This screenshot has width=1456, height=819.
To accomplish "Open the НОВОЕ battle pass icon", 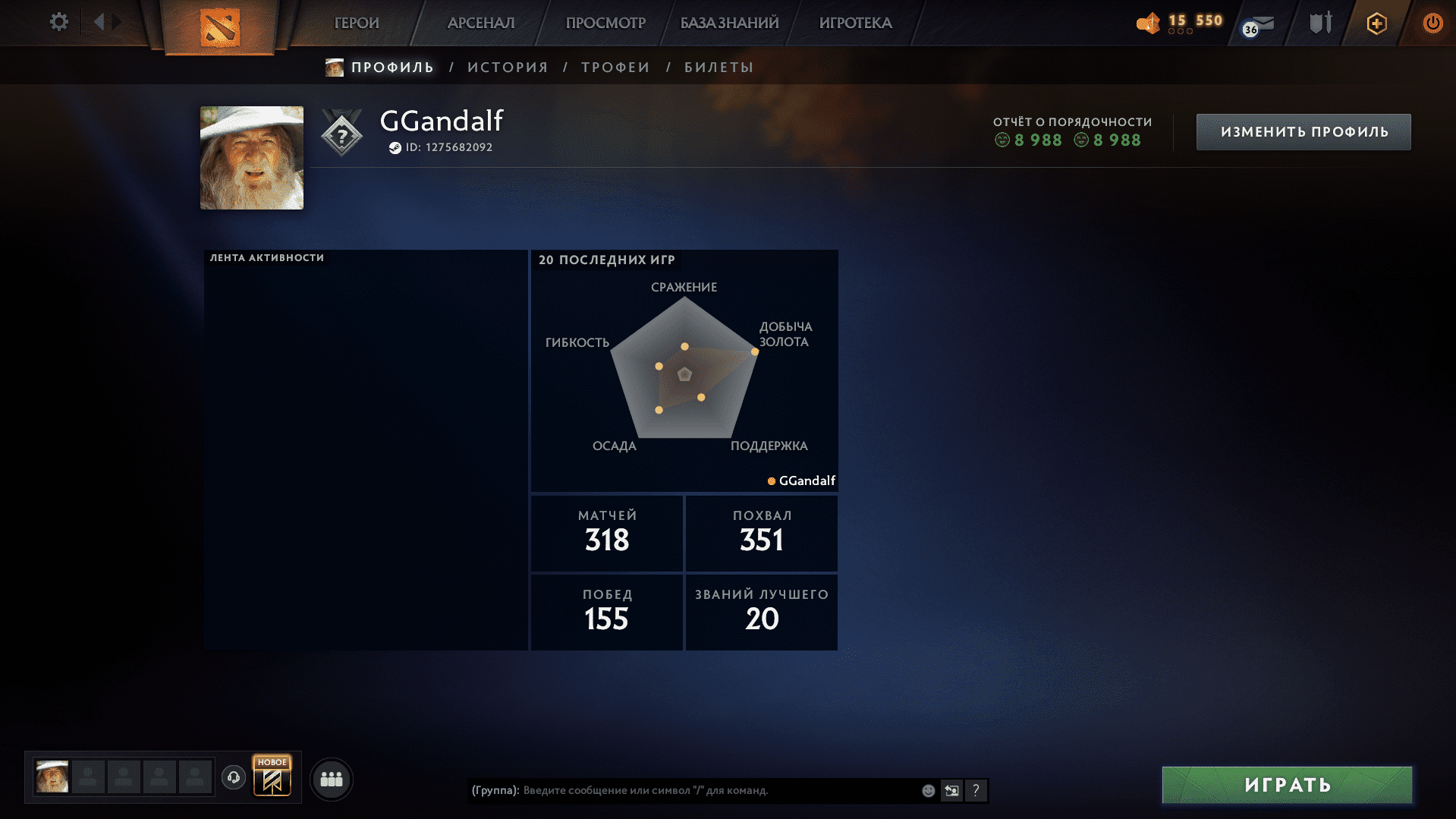I will (x=273, y=776).
